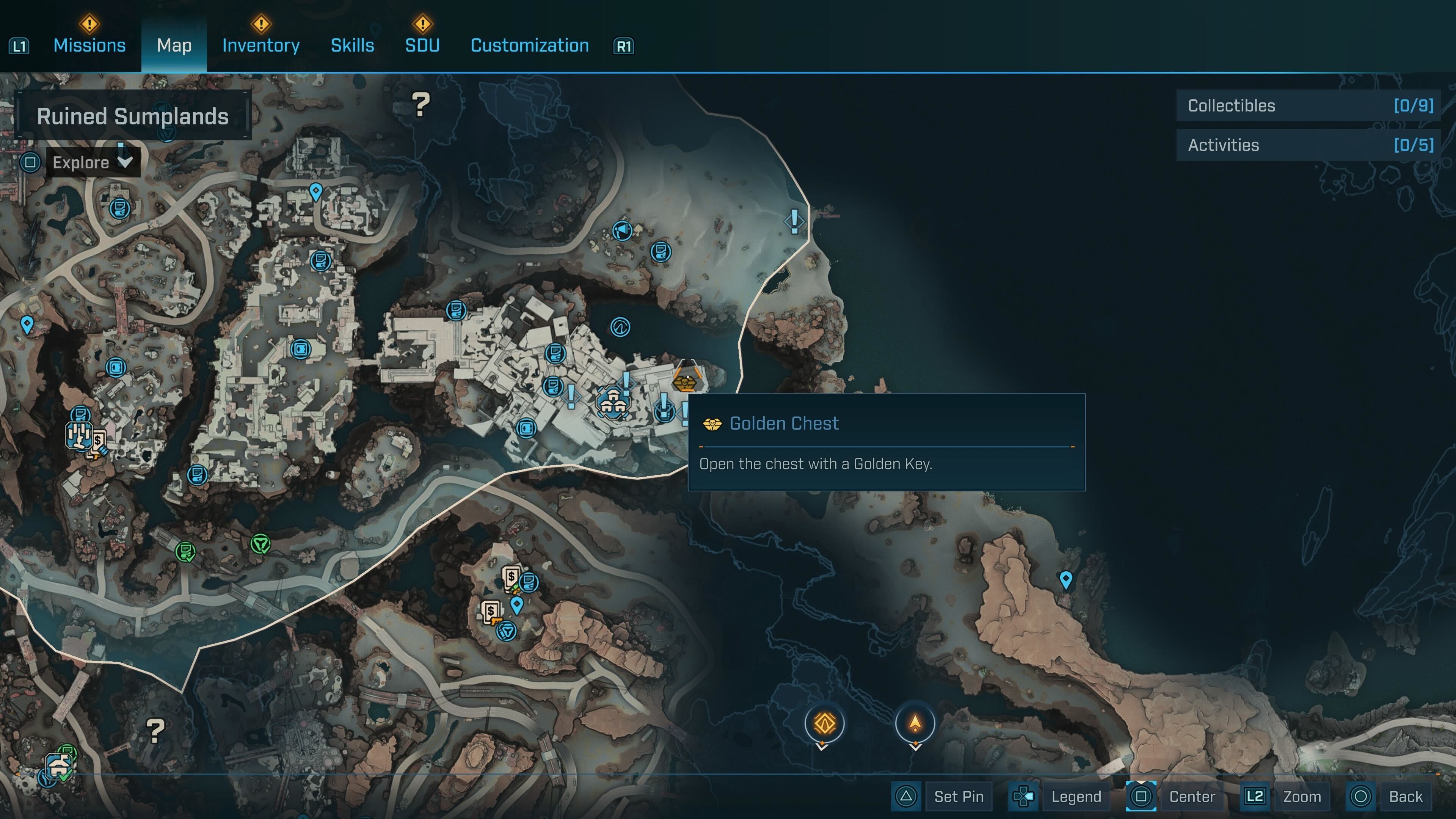Switch to the Map tab
The height and width of the screenshot is (819, 1456).
pyautogui.click(x=174, y=45)
